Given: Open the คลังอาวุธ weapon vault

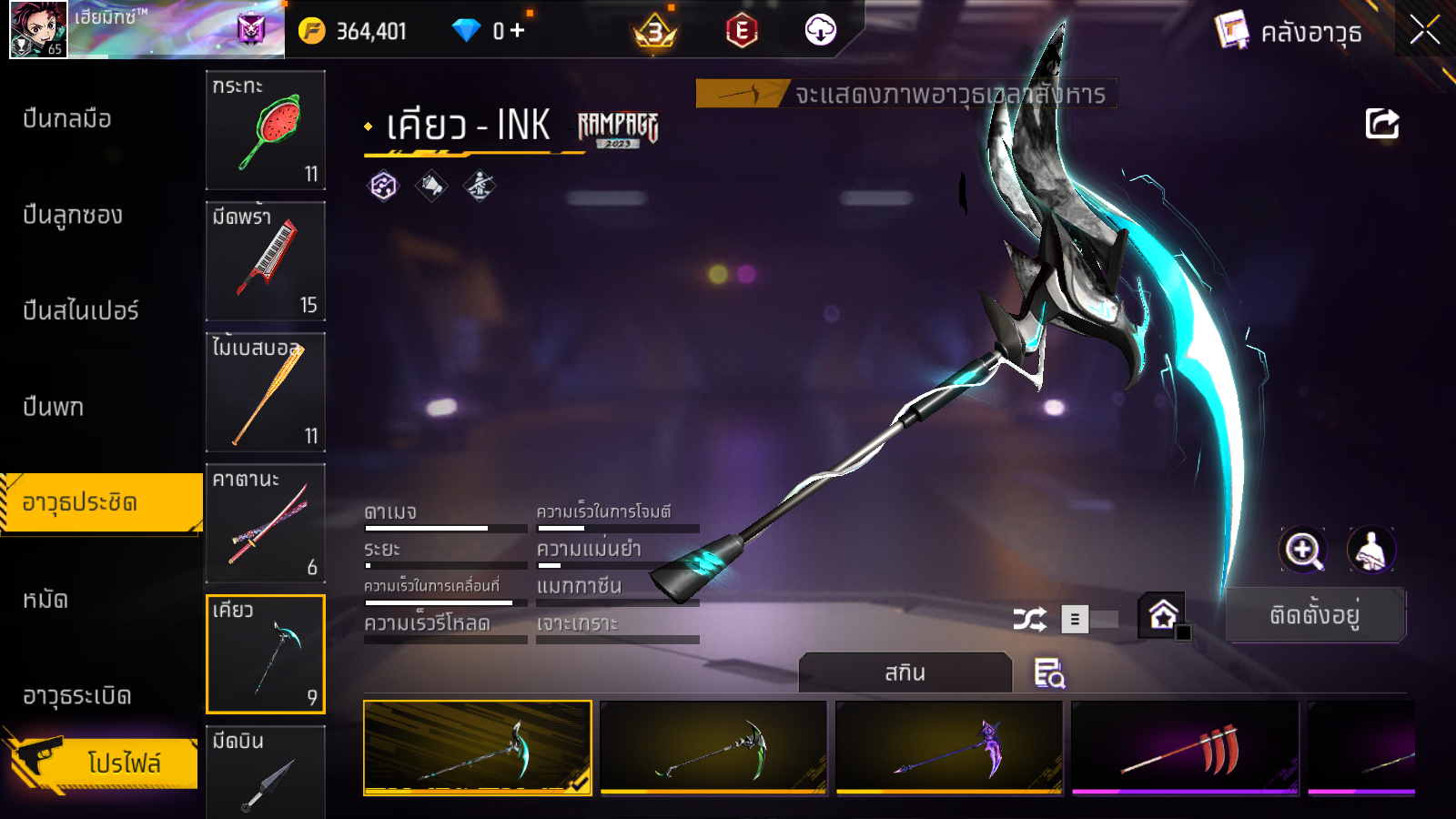Looking at the screenshot, I should [1289, 32].
